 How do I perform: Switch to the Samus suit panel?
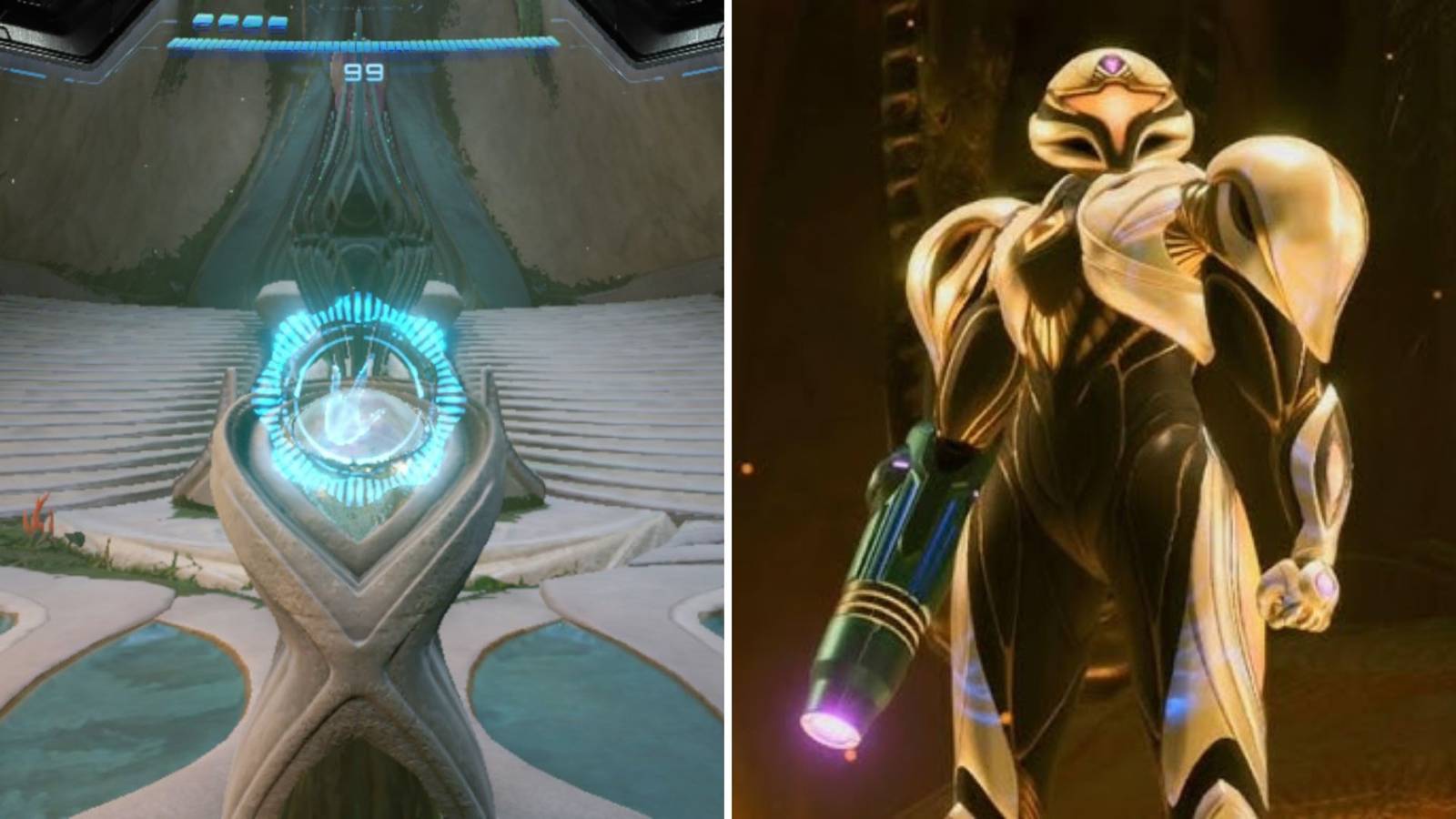tap(1092, 409)
